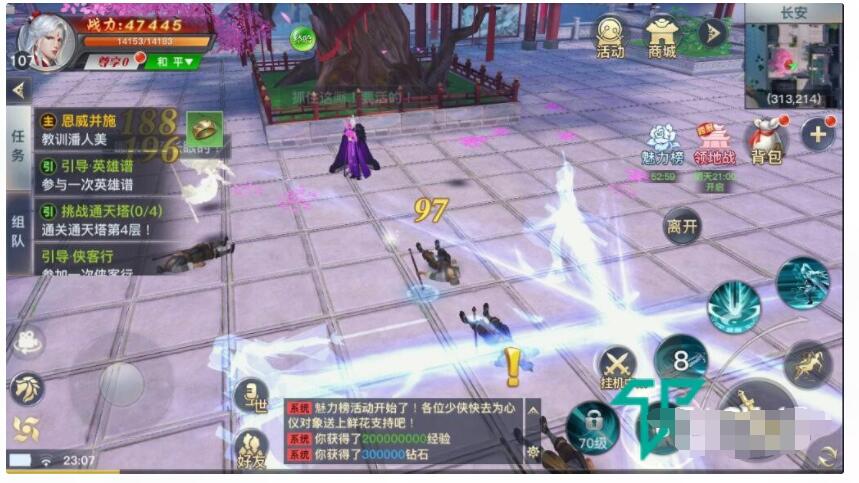Click the horse mount icon
Viewport: 859px width, 483px height.
click(807, 363)
